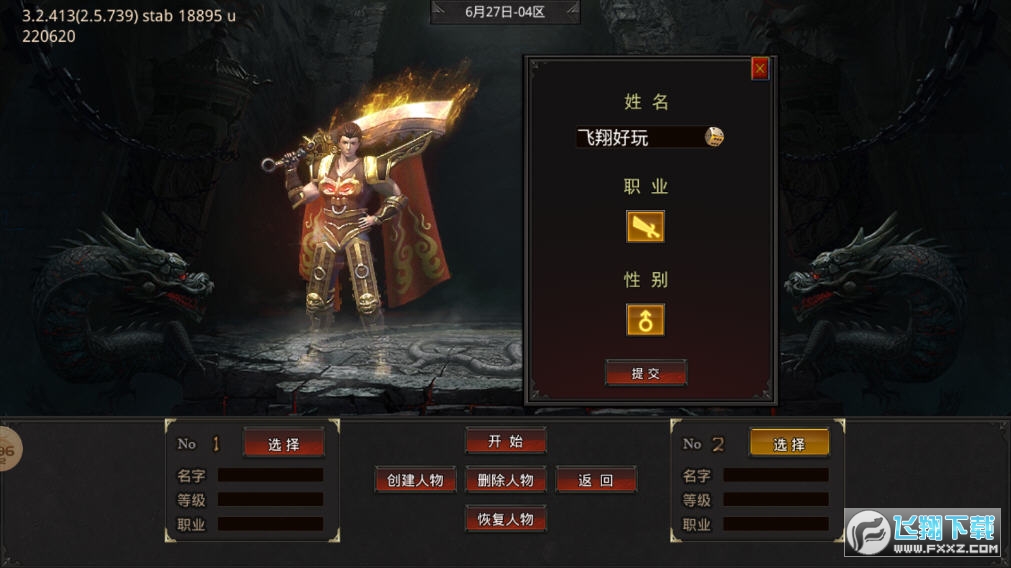
Task: Roll a random name with the dice icon
Action: 715,138
